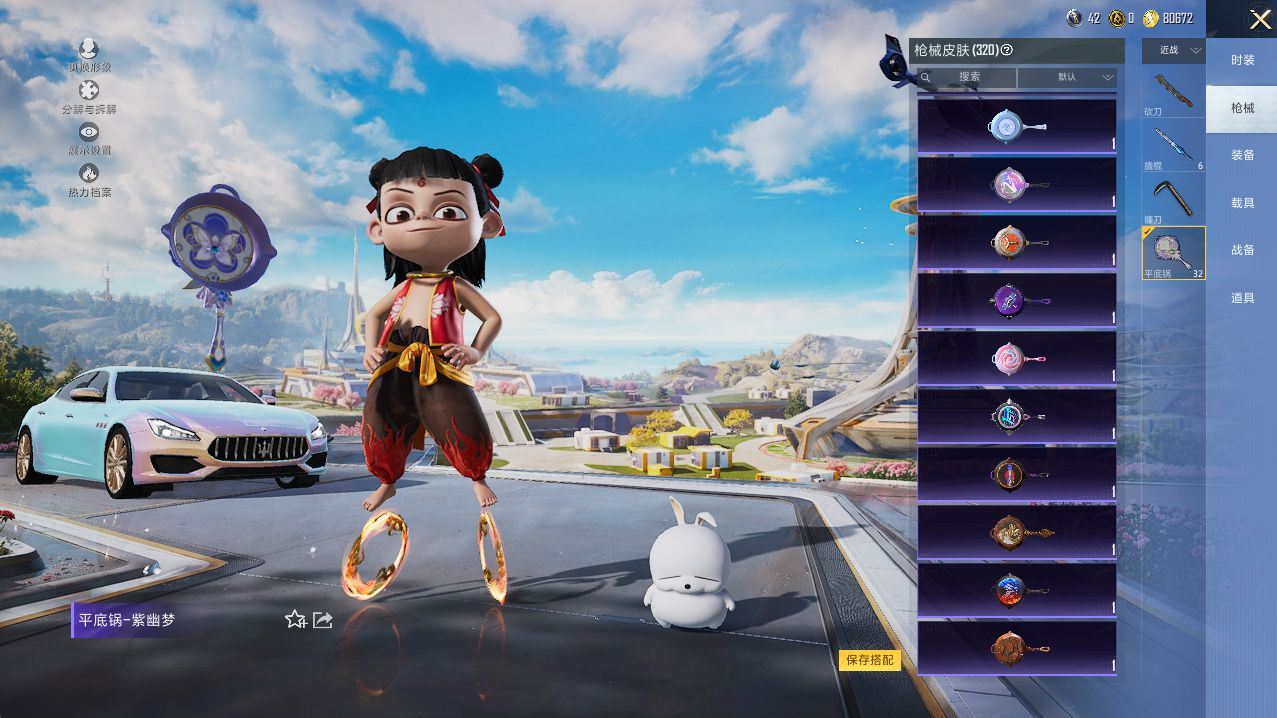Close the wardrobe with the X button
Viewport: 1277px width, 718px height.
1260,19
